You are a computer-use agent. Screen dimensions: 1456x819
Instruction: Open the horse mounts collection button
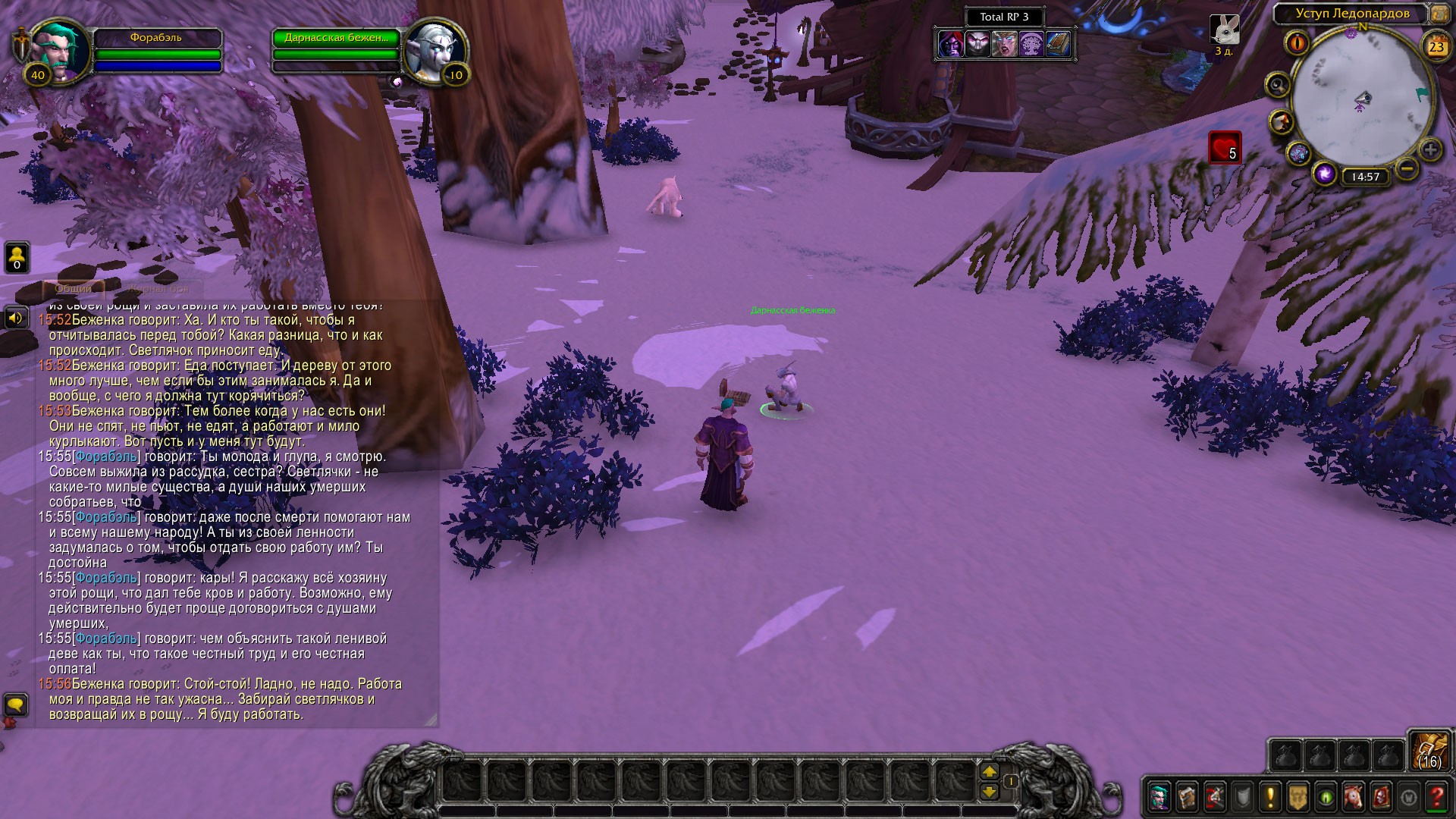click(1354, 797)
